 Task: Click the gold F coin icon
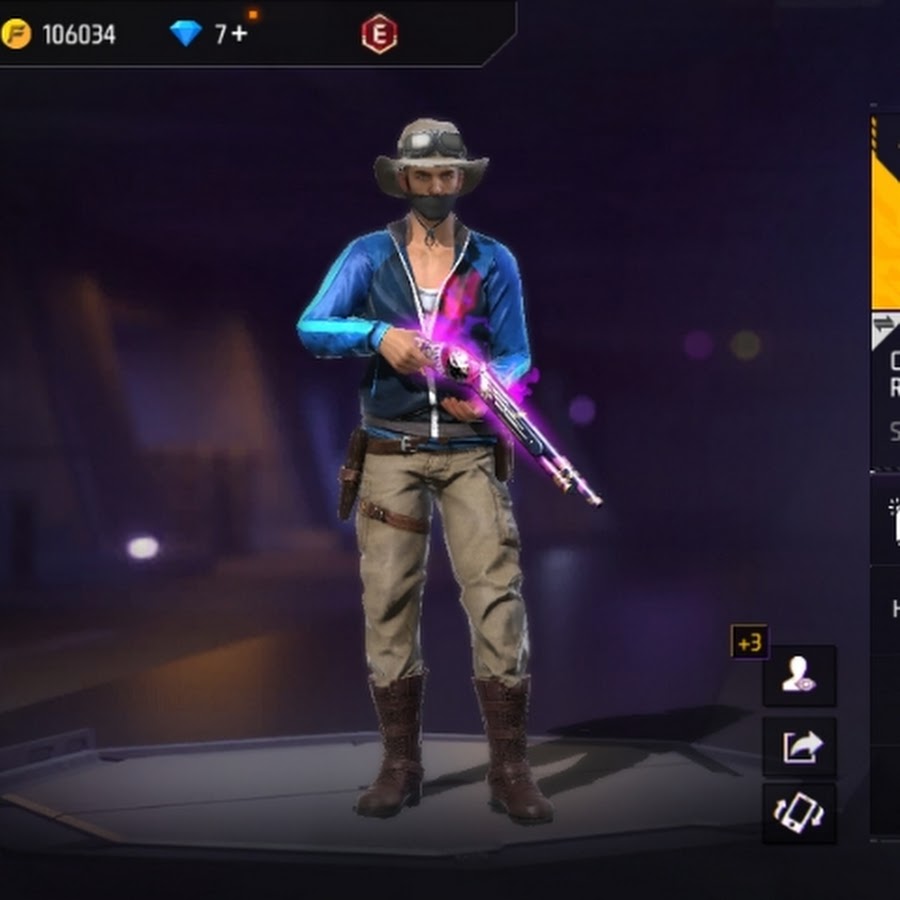[16, 35]
